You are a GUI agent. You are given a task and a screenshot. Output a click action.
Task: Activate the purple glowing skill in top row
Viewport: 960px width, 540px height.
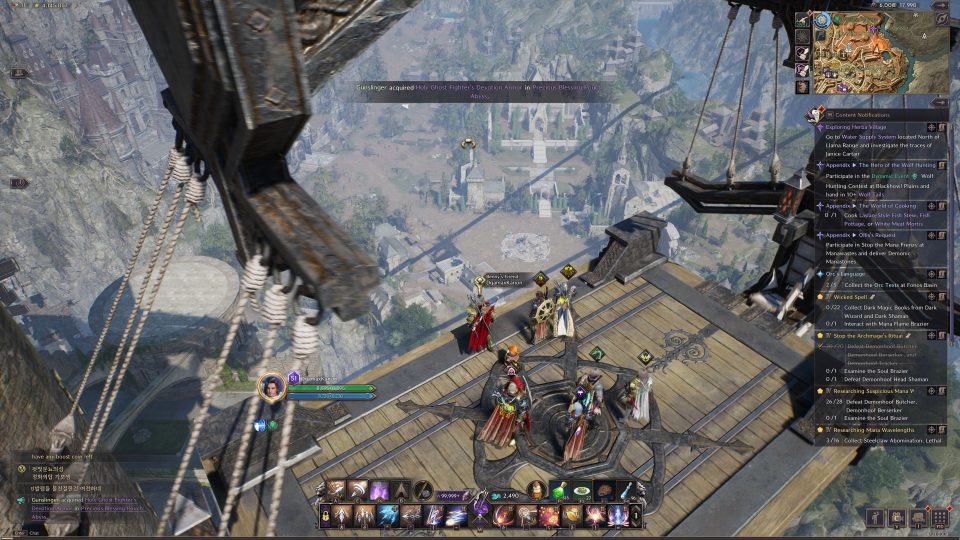[x=380, y=490]
